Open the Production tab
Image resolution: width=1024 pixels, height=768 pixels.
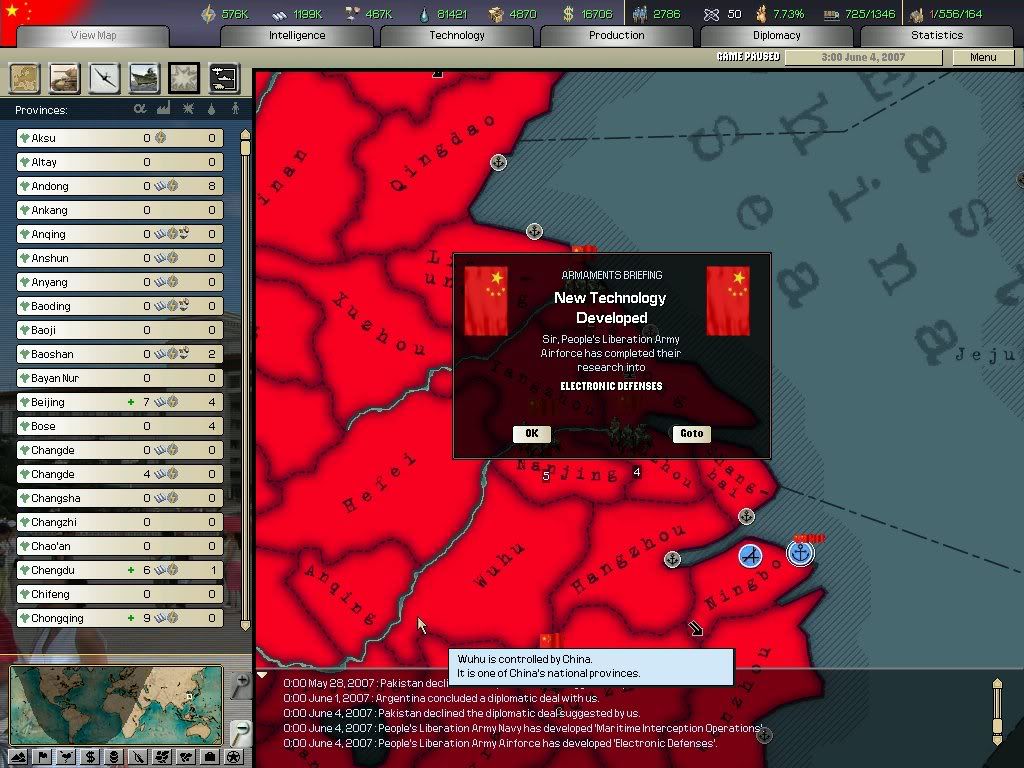click(617, 36)
